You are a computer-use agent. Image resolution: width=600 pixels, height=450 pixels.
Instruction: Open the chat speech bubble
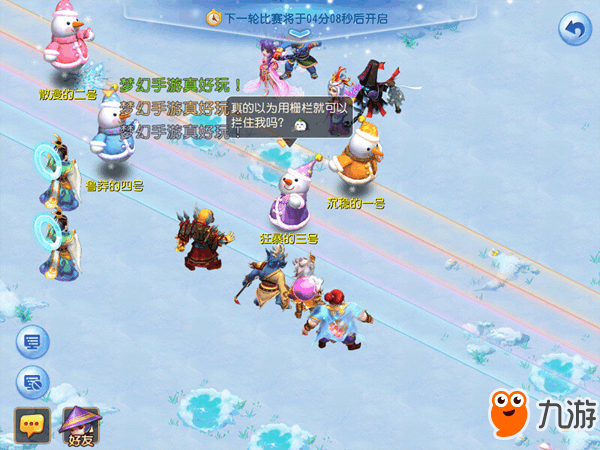pos(32,425)
